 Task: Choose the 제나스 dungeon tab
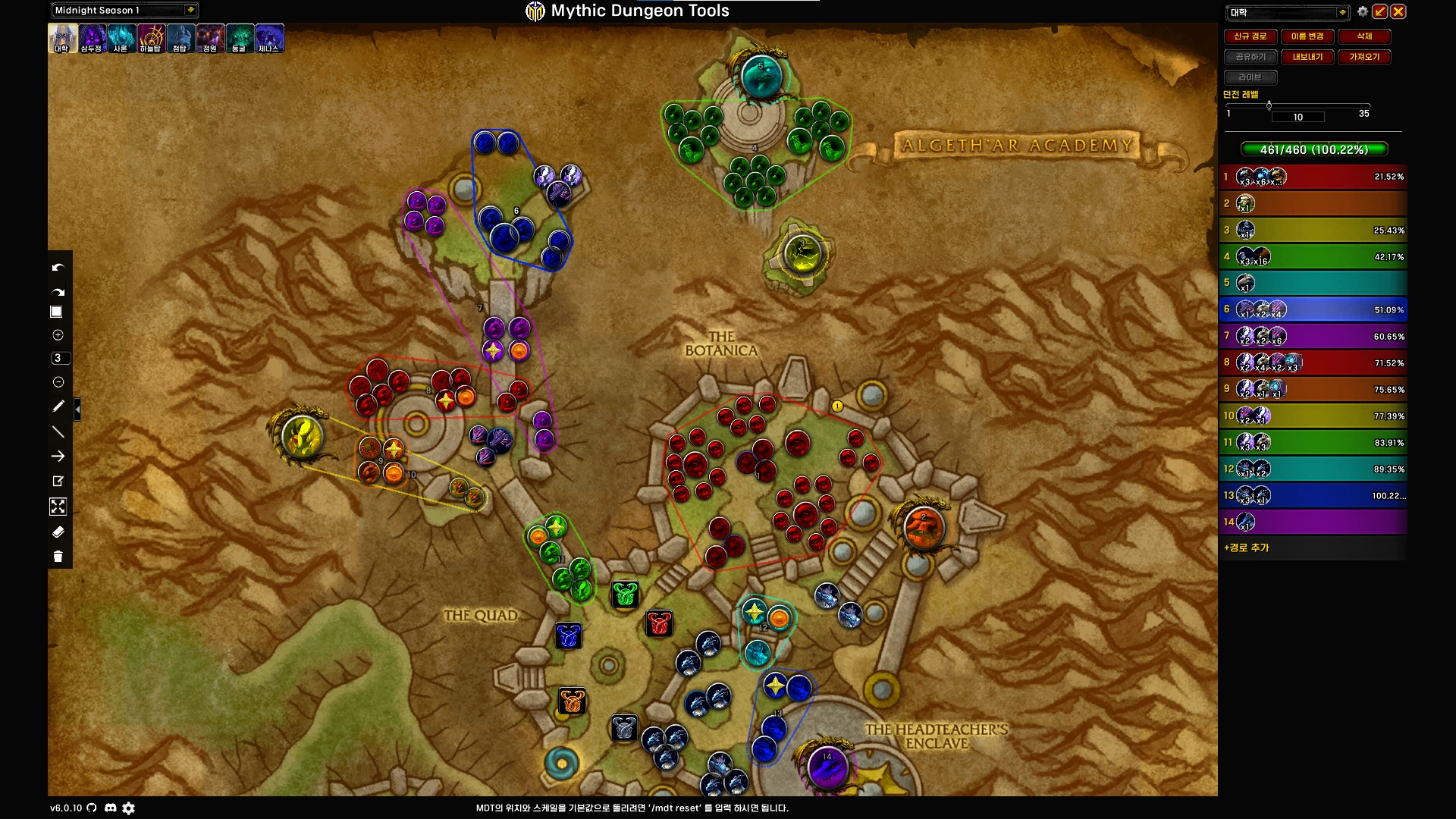[x=269, y=38]
